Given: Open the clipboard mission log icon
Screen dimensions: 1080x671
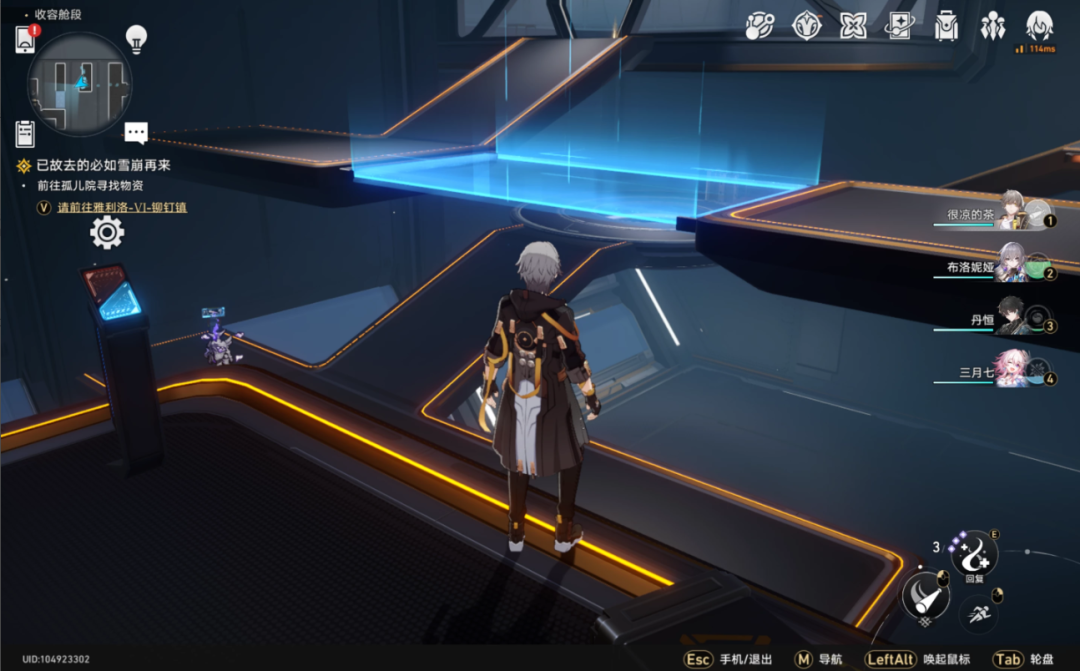Looking at the screenshot, I should [26, 133].
